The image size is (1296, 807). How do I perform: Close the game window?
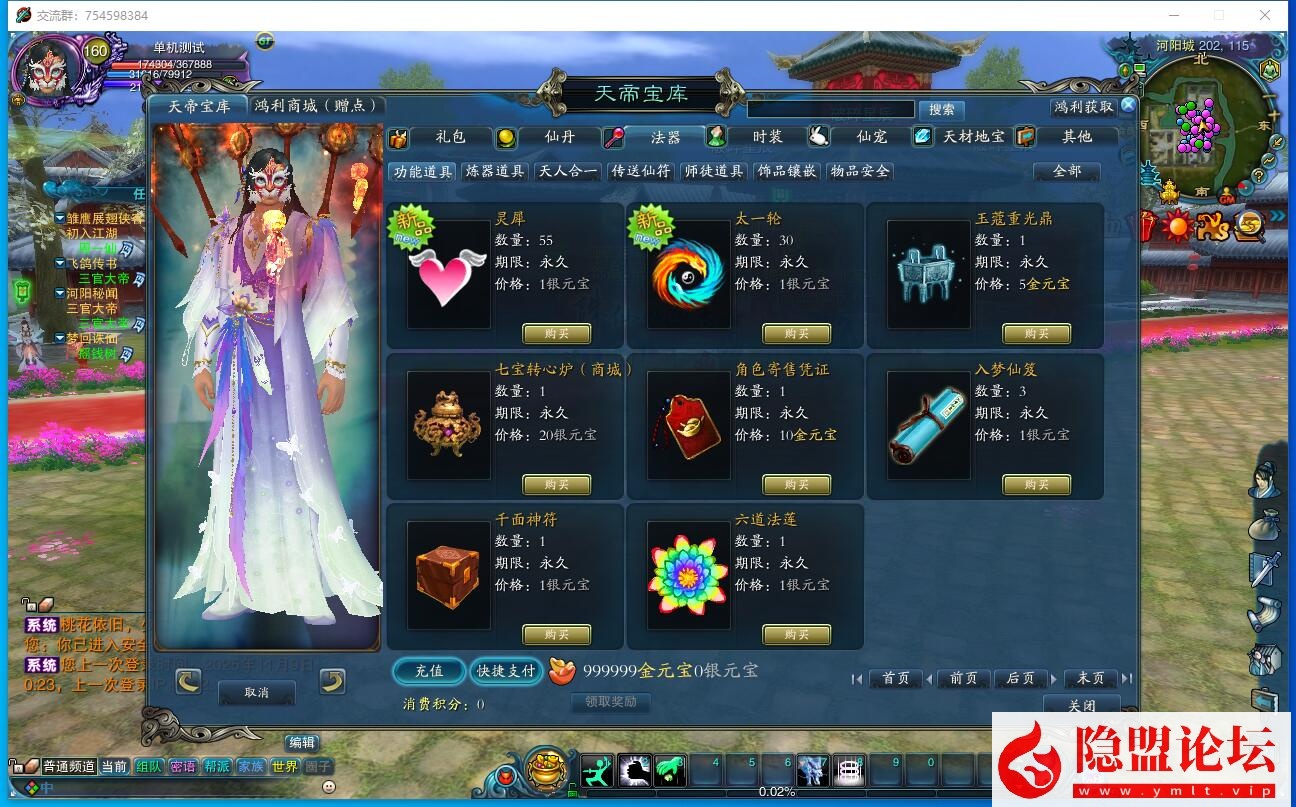[1265, 15]
